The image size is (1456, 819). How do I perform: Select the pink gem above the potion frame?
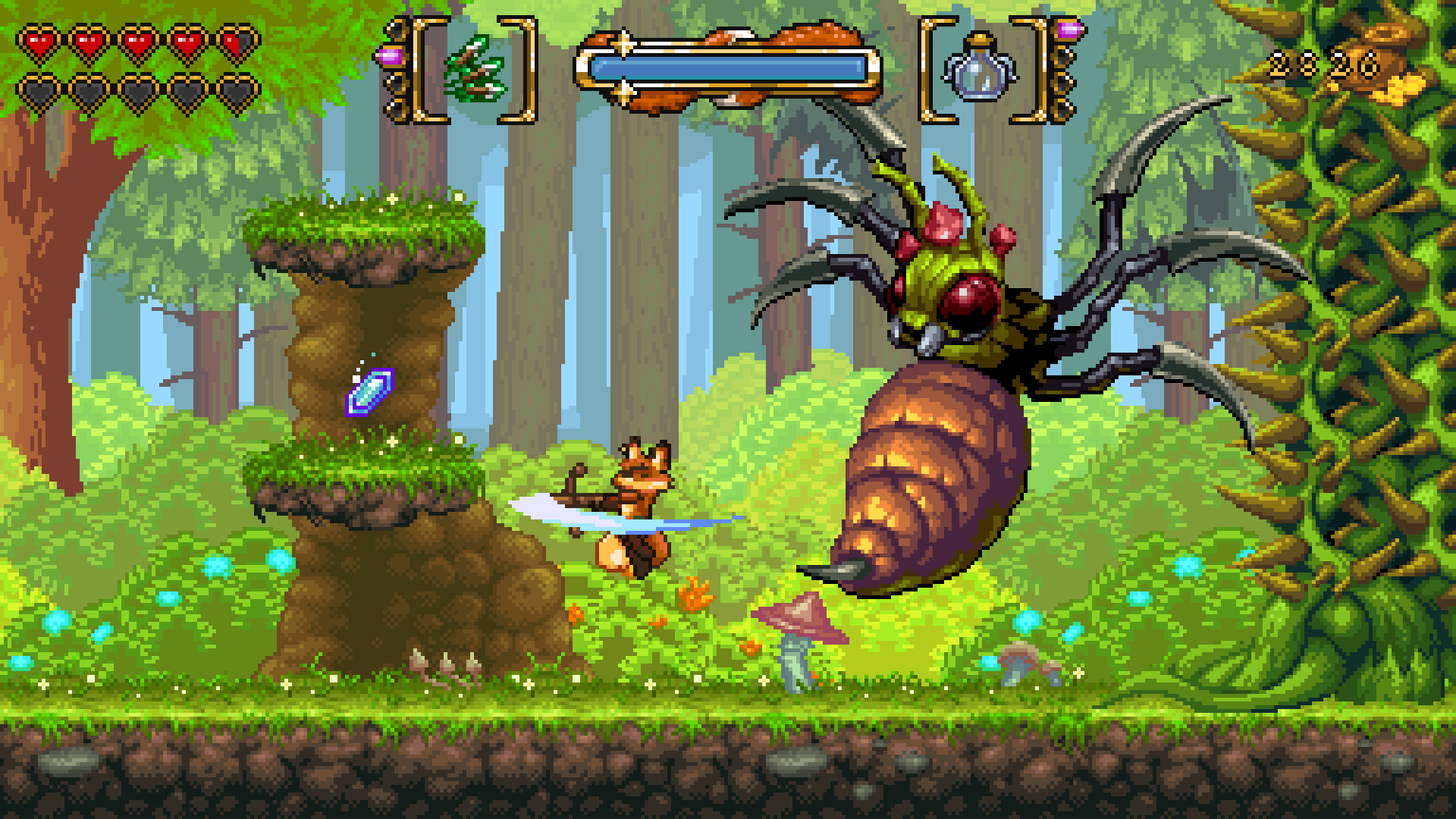coord(1068,30)
